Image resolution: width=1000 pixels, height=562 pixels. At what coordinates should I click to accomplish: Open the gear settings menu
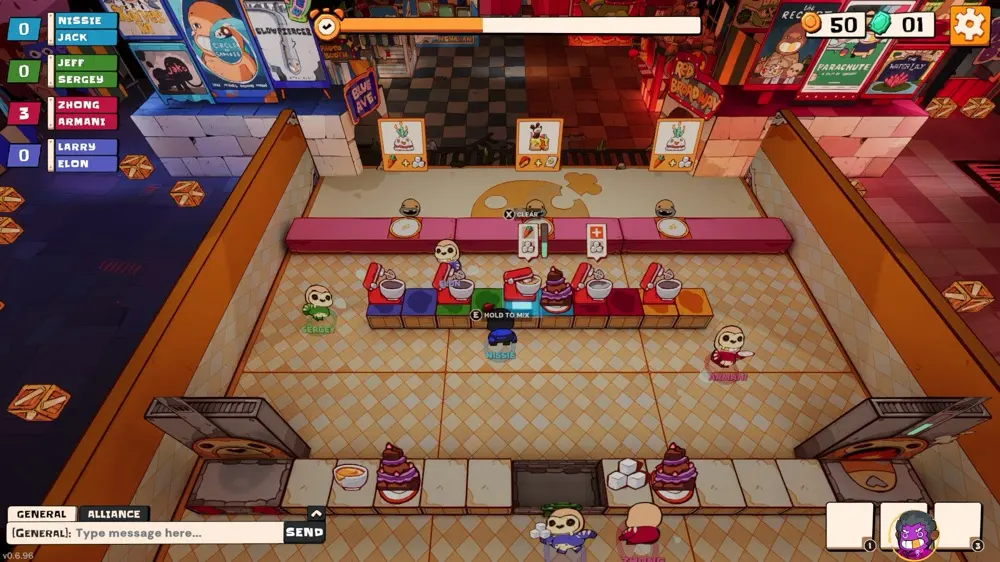tap(969, 25)
